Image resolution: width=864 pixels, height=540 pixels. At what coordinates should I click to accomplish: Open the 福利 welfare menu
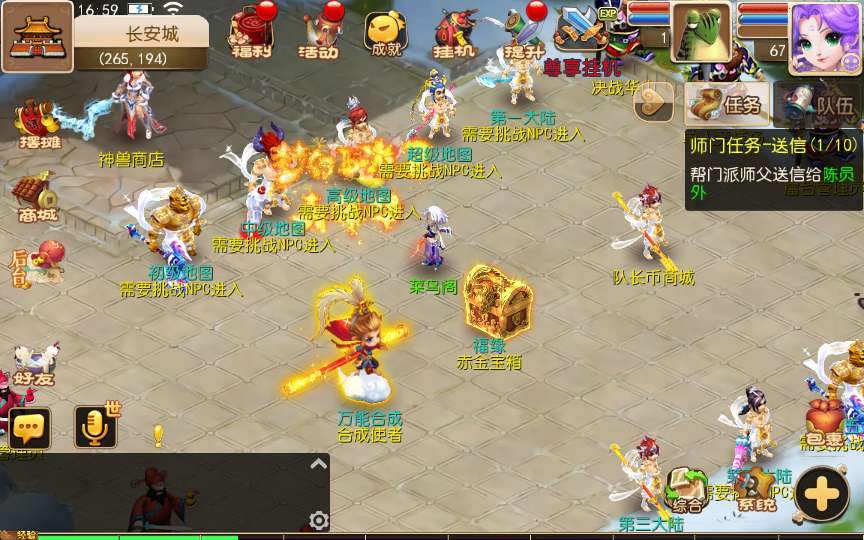pyautogui.click(x=248, y=32)
